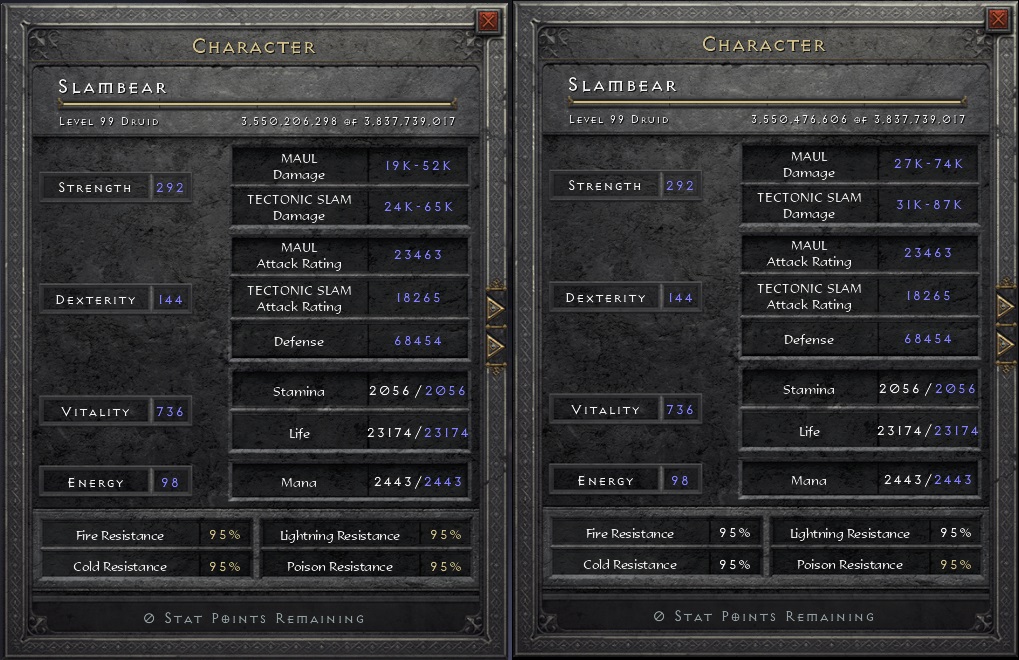Close the character panel showing 27K-74K Maul damage
The height and width of the screenshot is (660, 1019).
pos(997,19)
